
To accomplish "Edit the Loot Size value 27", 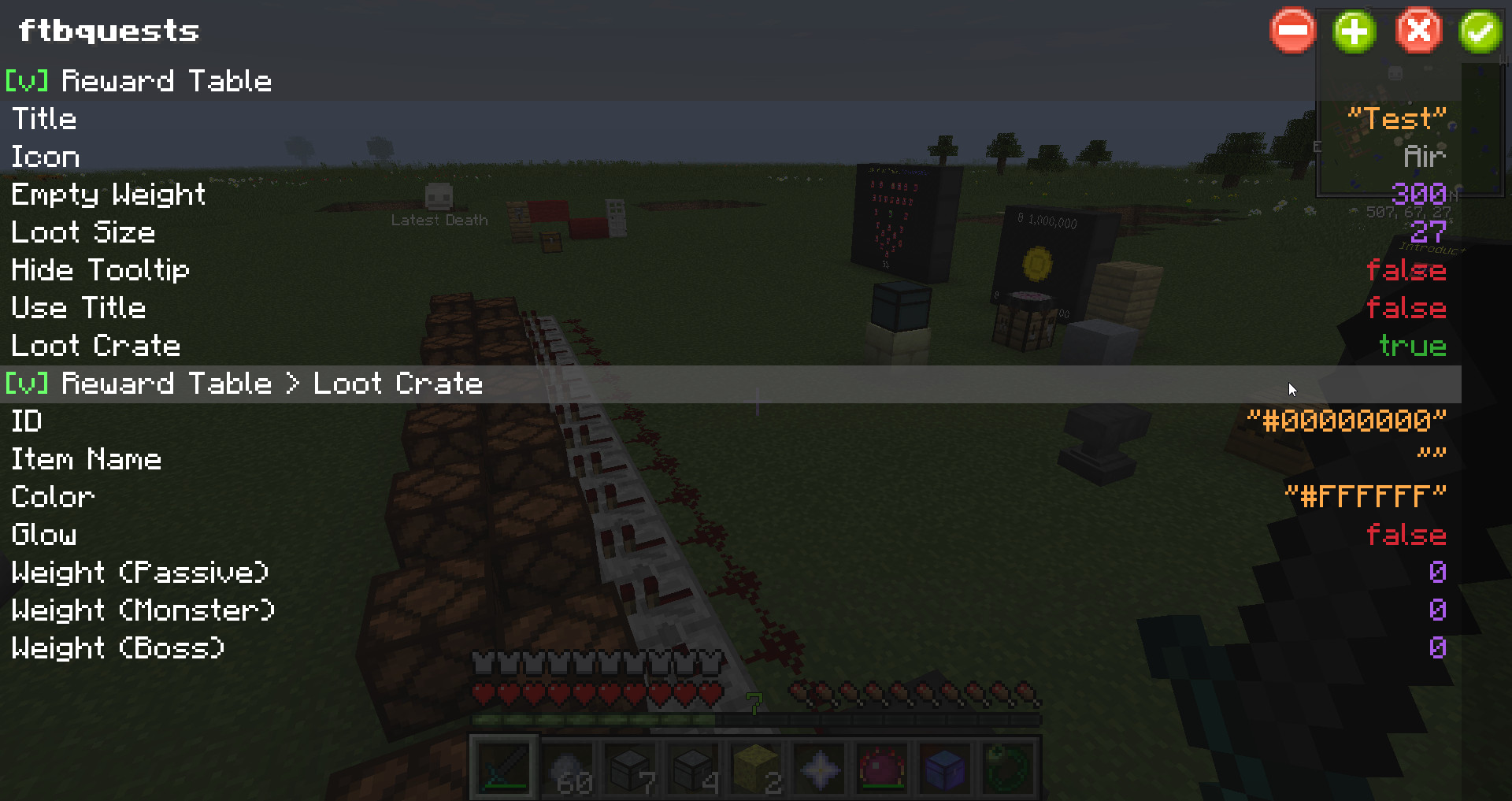I will point(1428,232).
